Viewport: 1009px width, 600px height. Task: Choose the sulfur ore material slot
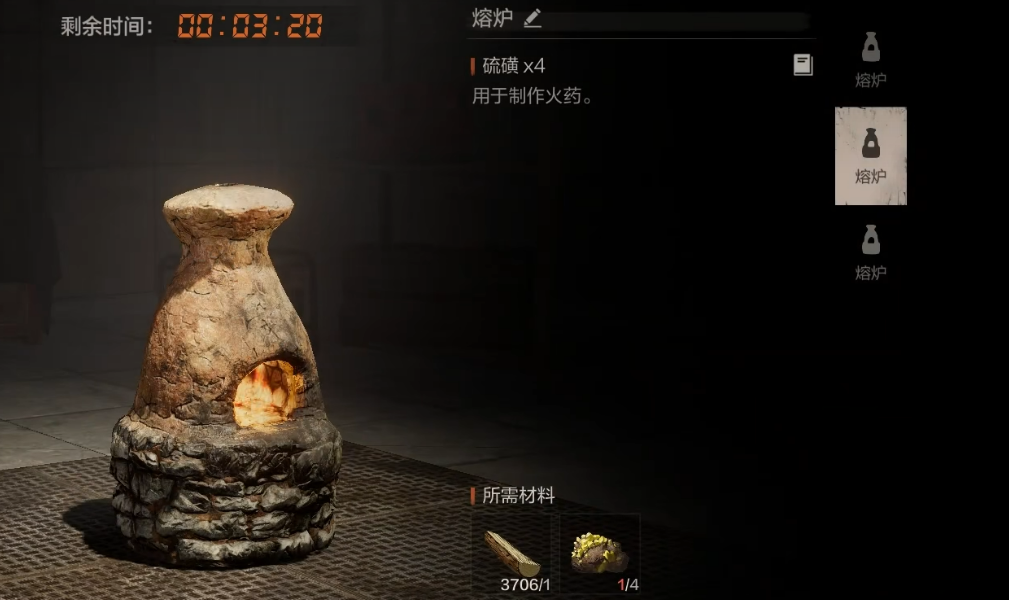tap(599, 555)
